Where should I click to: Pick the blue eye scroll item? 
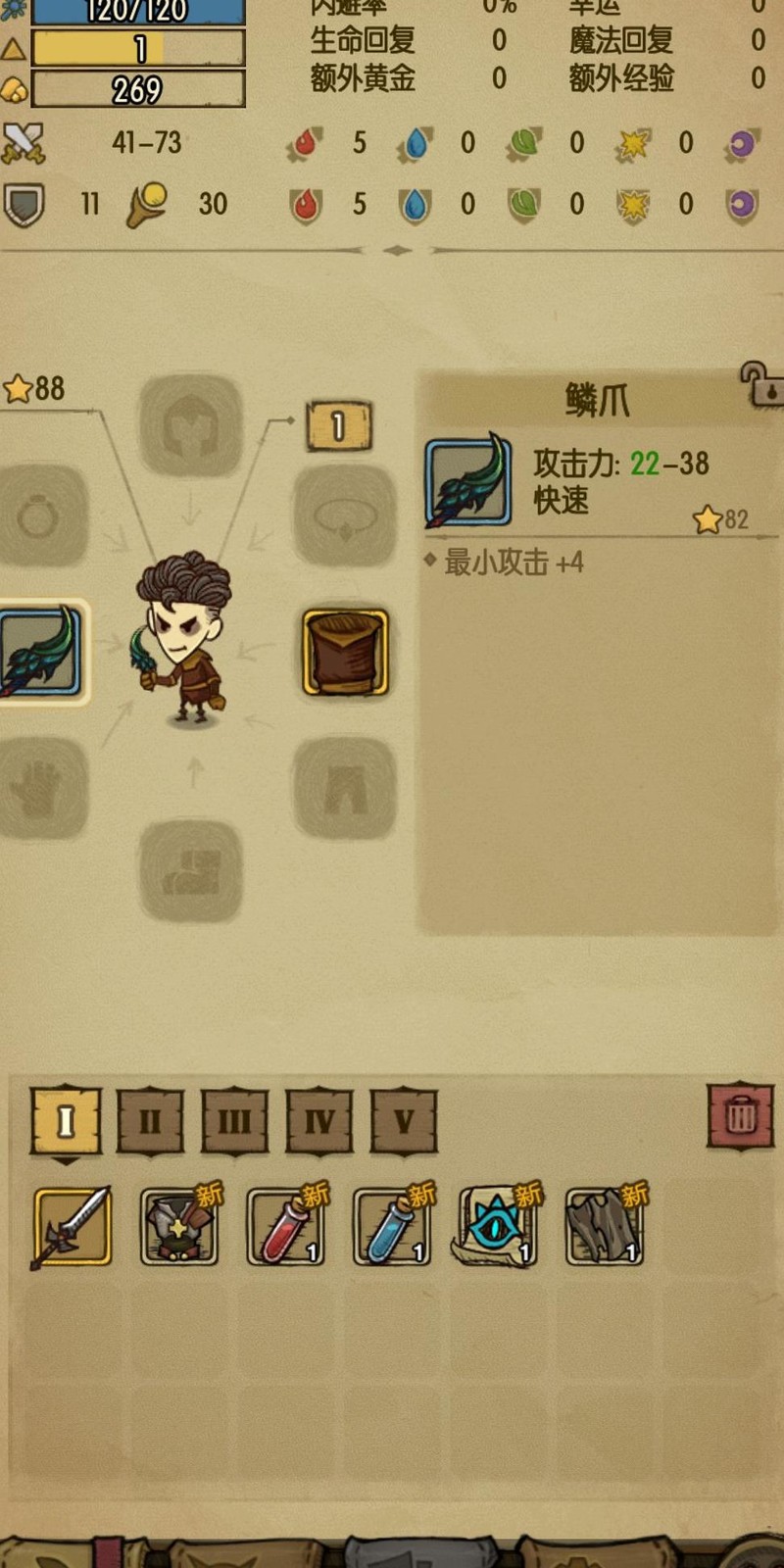tap(498, 1226)
